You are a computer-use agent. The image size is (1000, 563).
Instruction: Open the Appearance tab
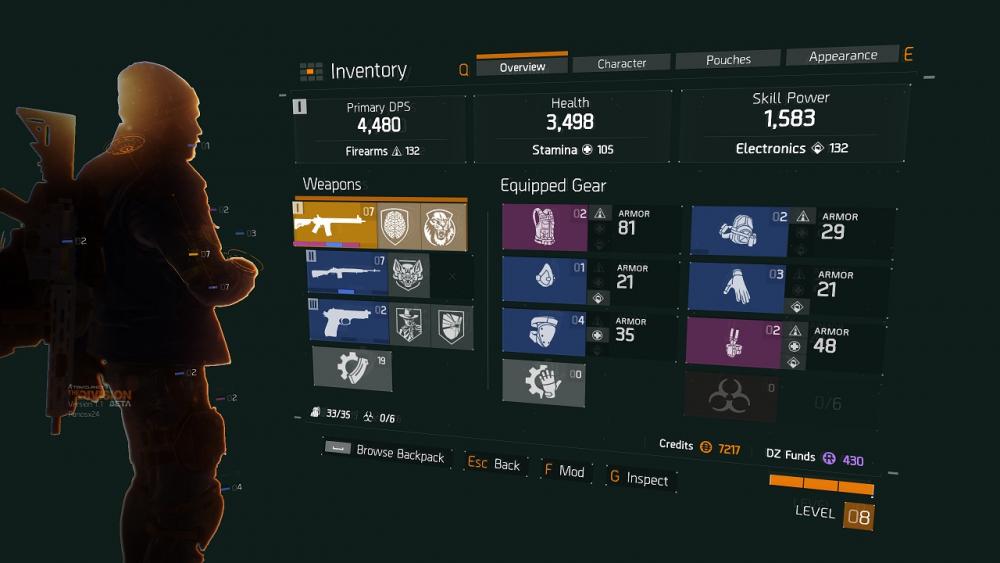842,56
